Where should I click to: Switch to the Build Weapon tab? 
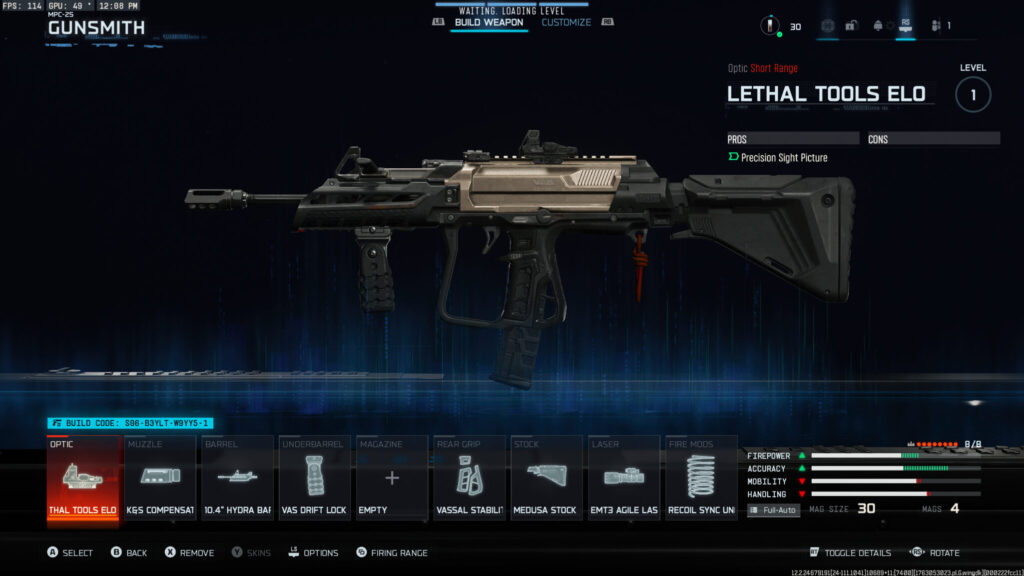click(x=489, y=22)
